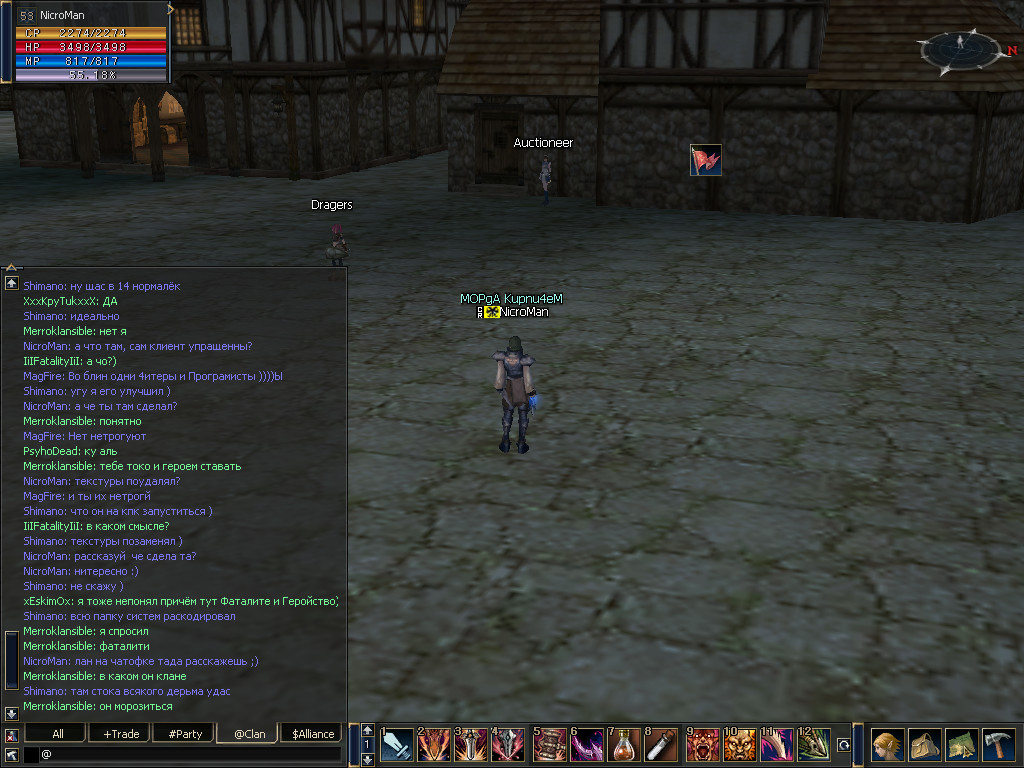Switch to the $Alliance chat tab
The width and height of the screenshot is (1024, 768).
(313, 734)
